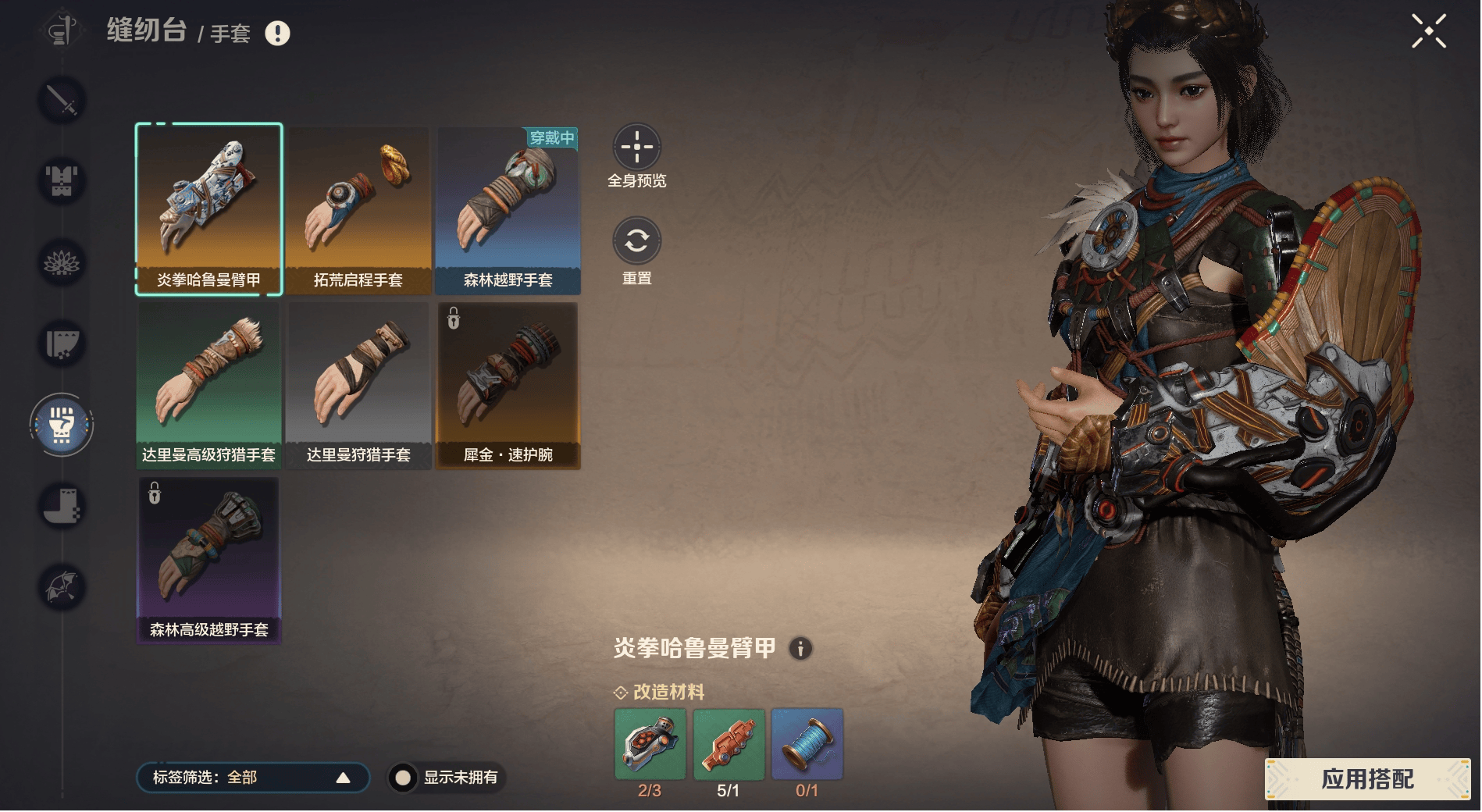Open the boots category tab
Screen dimensions: 1482x812
(62, 505)
